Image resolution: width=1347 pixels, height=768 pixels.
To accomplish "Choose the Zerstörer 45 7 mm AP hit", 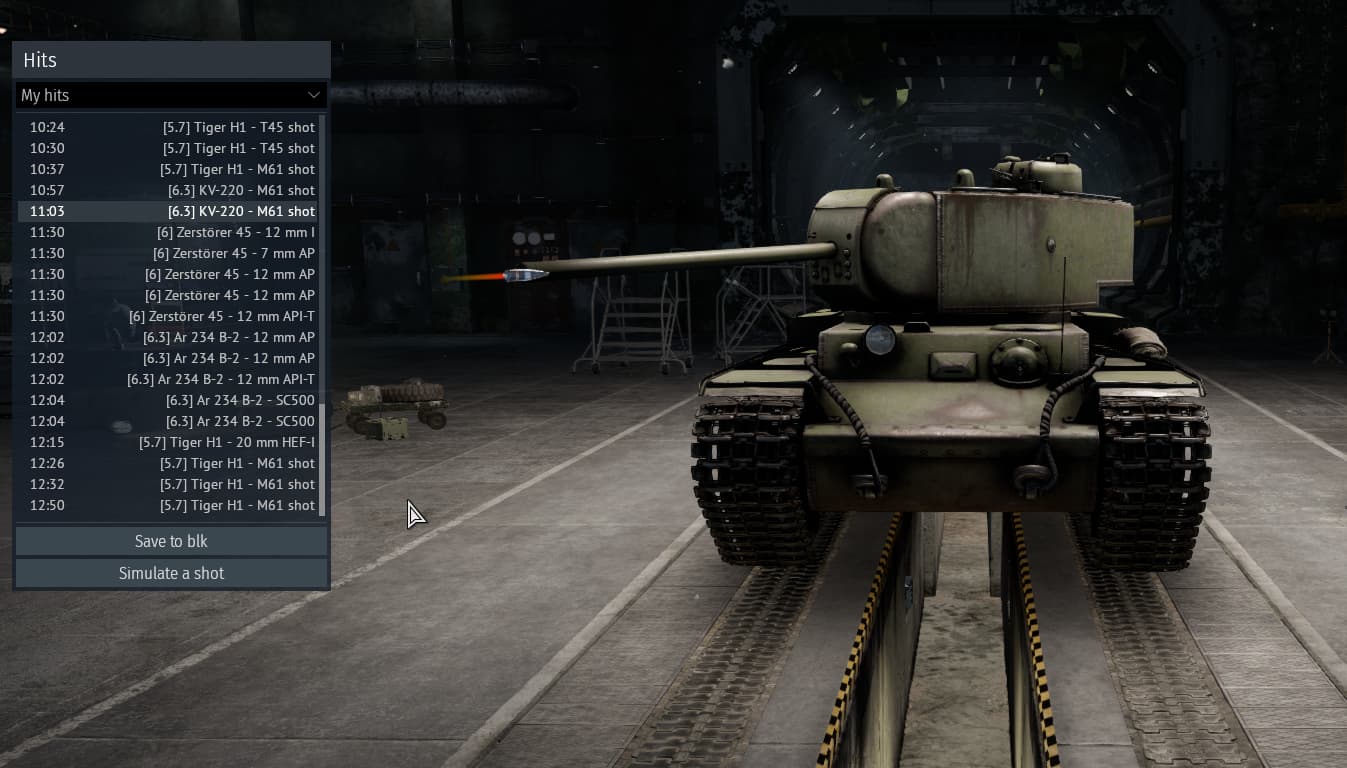I will point(168,253).
